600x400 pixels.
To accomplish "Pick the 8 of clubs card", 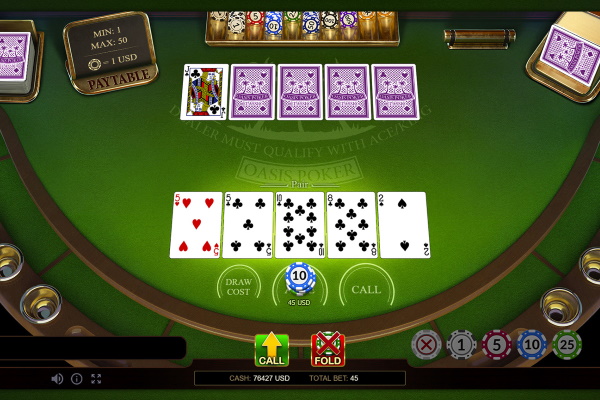I will [x=351, y=225].
